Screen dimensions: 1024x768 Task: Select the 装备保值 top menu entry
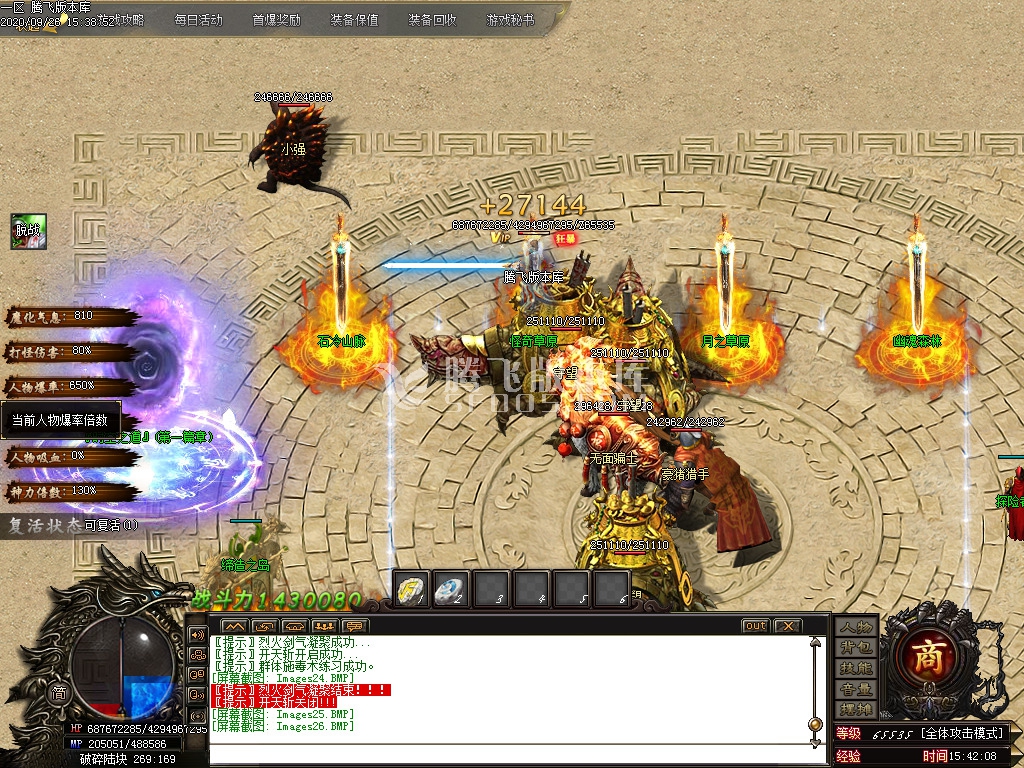click(354, 19)
